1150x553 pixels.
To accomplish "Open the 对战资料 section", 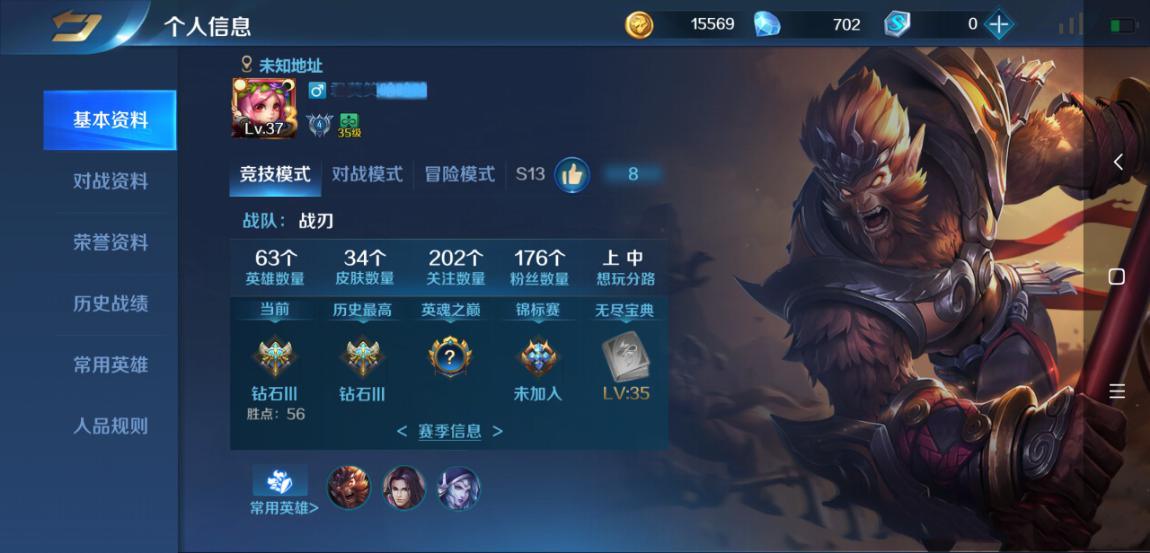I will point(110,181).
